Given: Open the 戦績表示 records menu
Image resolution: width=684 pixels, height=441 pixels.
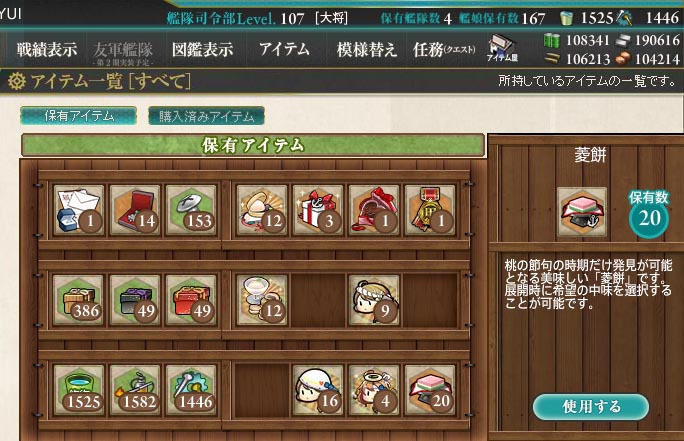Looking at the screenshot, I should 46,50.
